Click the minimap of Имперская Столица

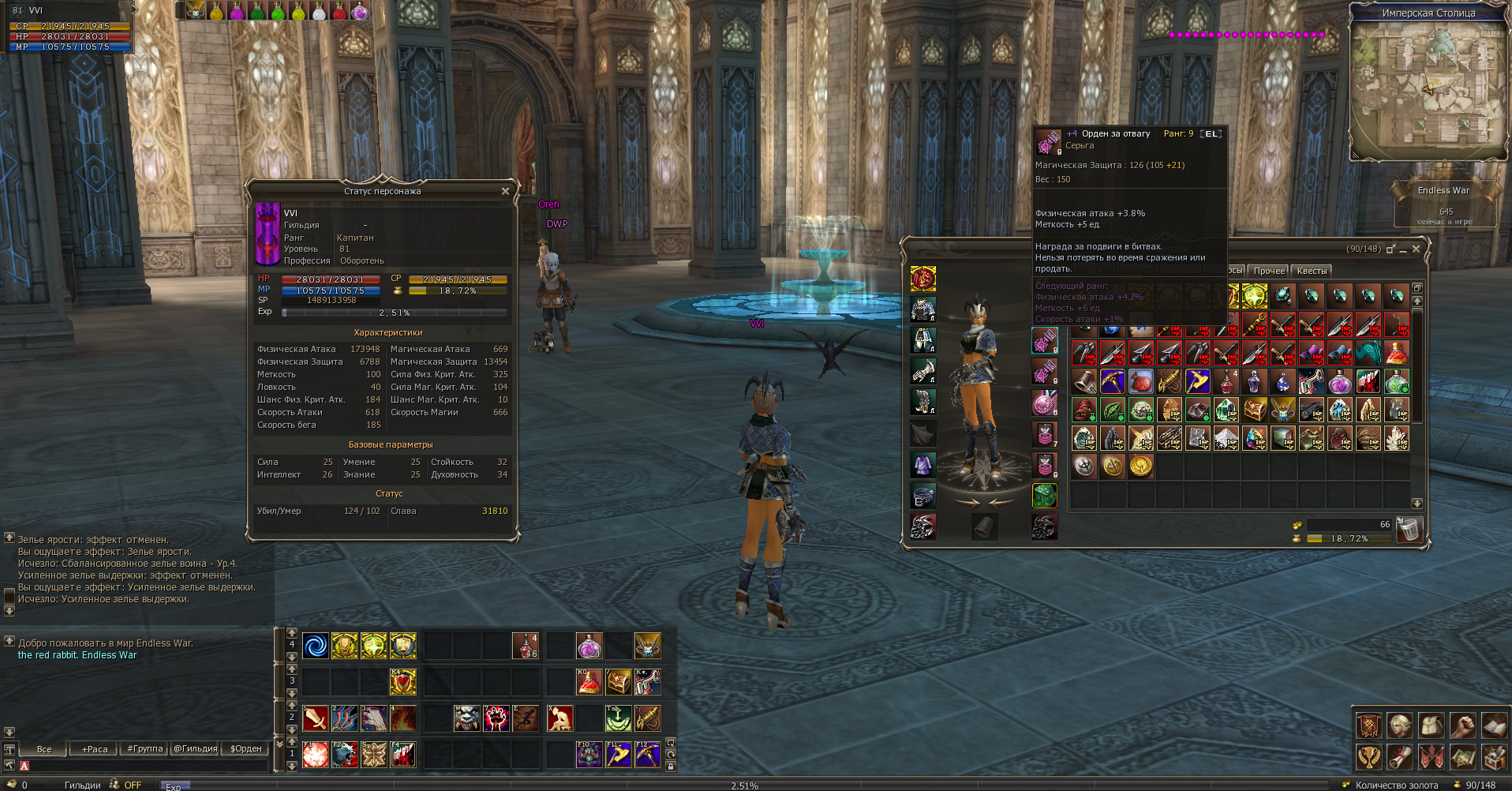(1428, 87)
